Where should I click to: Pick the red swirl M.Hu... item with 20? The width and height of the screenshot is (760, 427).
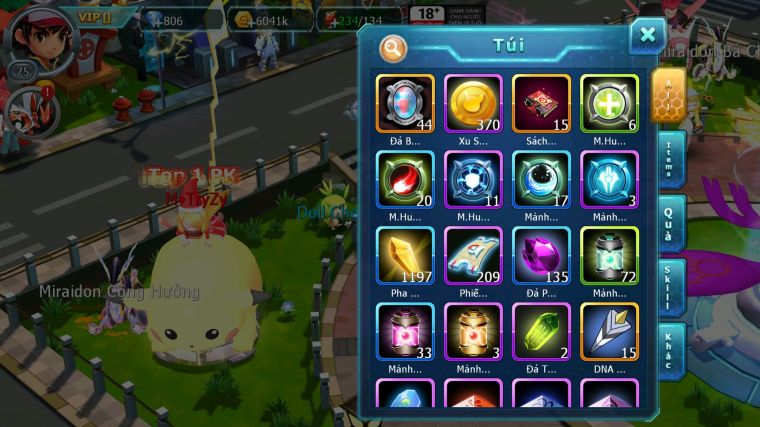click(x=405, y=180)
